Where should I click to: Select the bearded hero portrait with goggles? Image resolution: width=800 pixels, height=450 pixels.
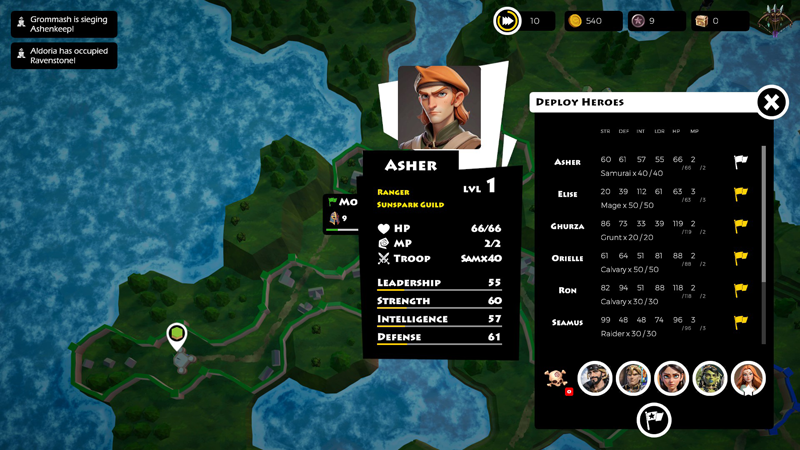pyautogui.click(x=595, y=379)
